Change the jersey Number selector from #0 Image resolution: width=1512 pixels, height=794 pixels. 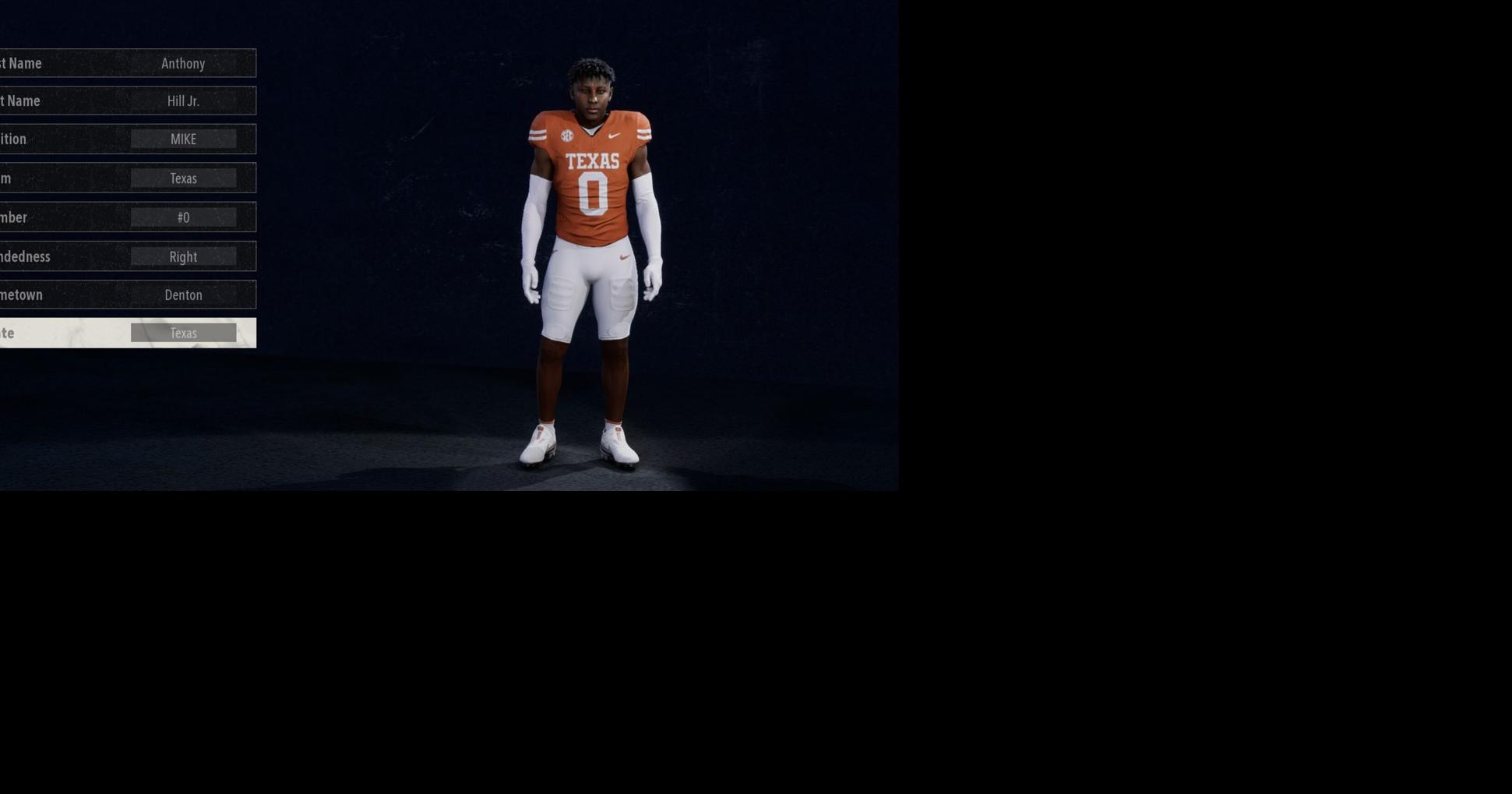pos(184,217)
